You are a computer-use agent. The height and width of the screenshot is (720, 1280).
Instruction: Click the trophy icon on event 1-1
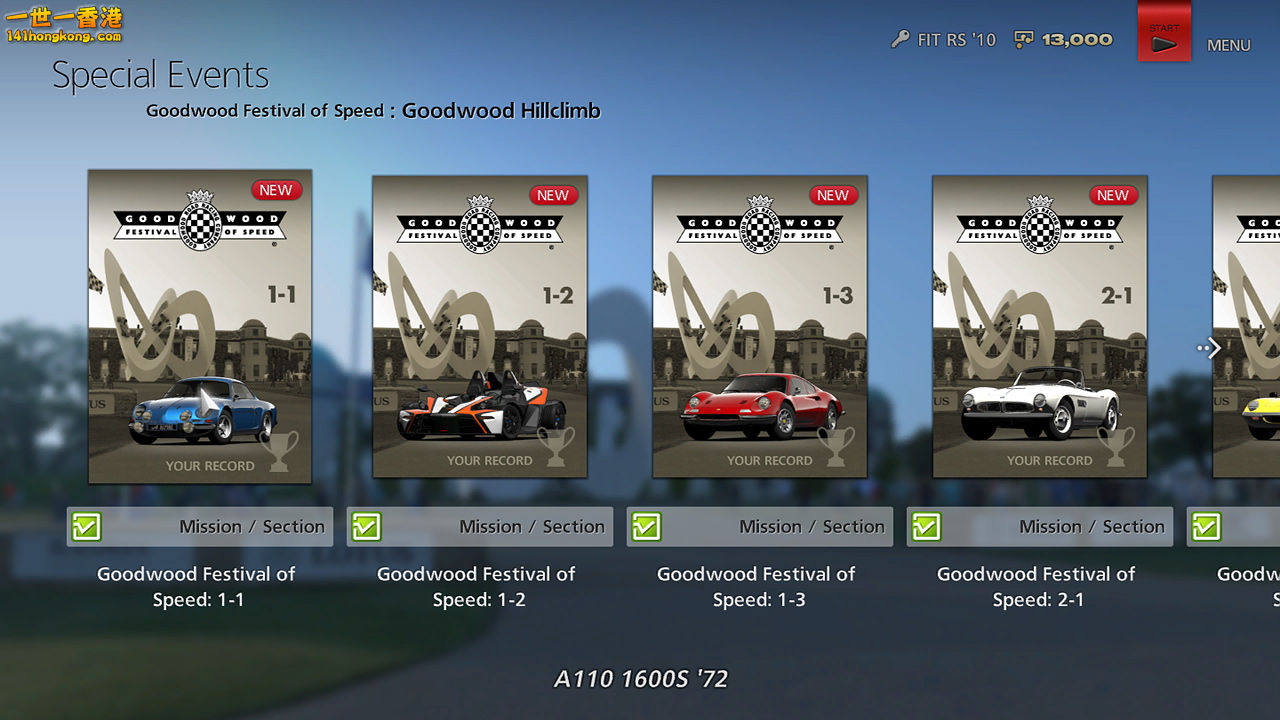(279, 452)
